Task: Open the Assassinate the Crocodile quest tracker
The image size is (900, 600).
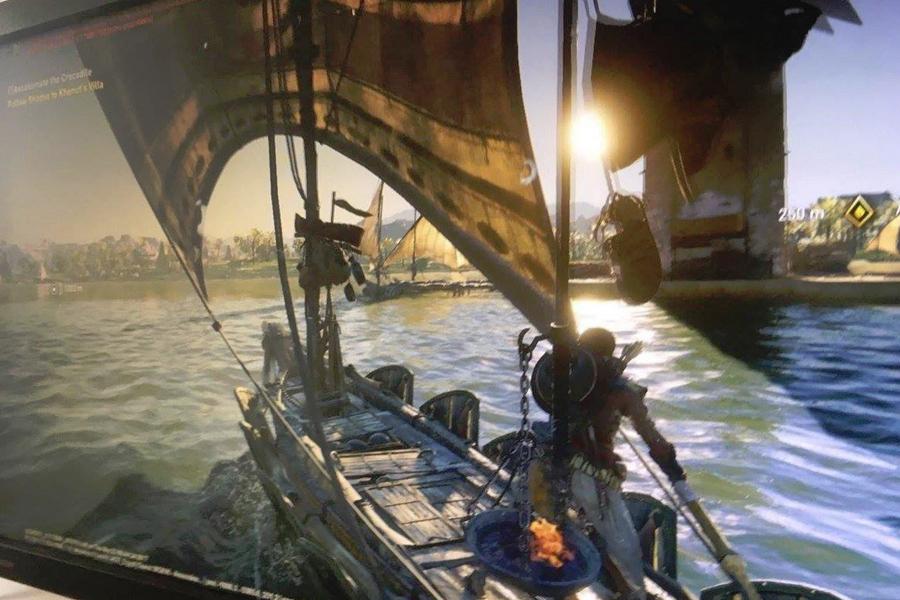Action: [50, 74]
